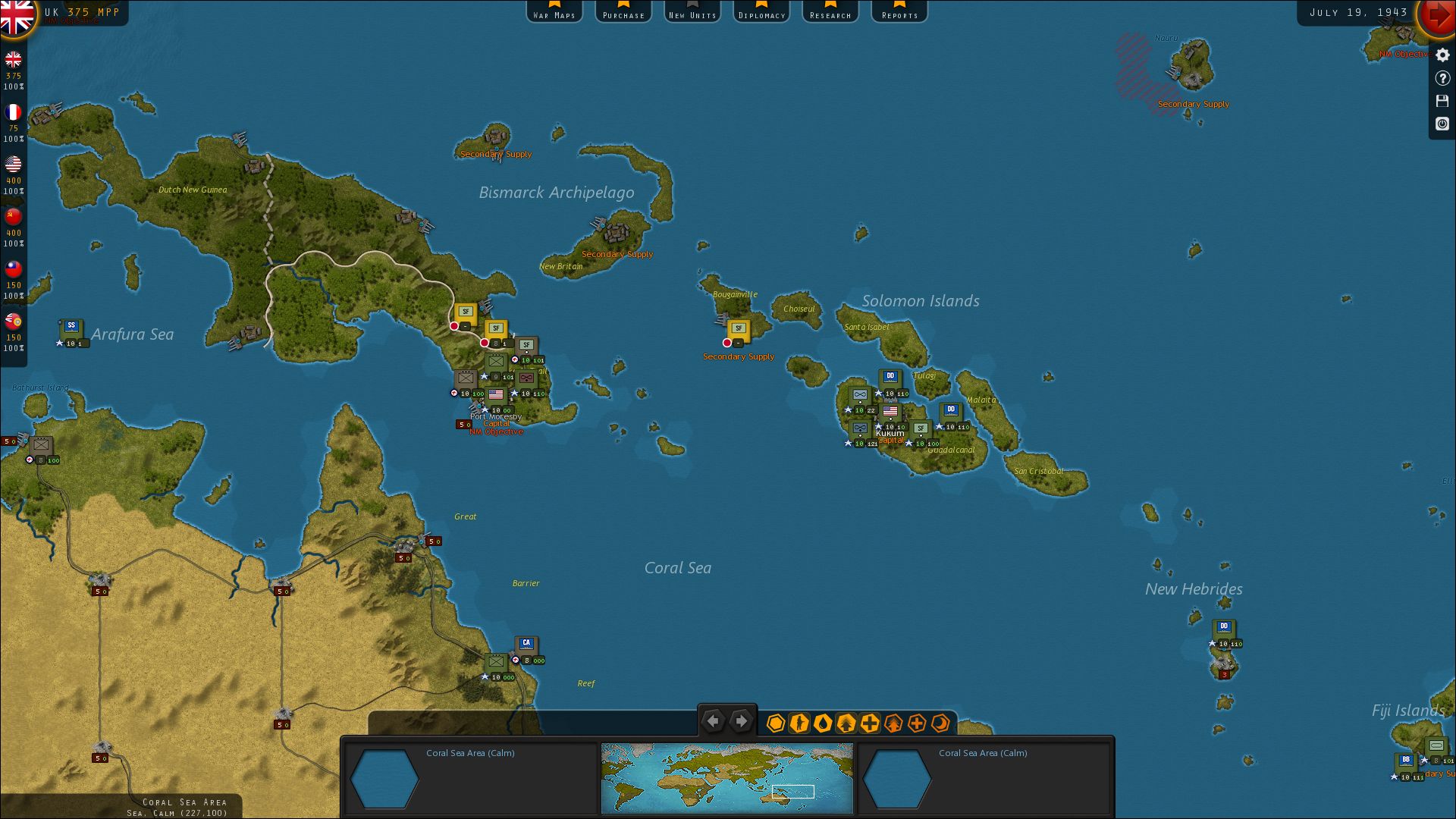Screen dimensions: 1456x819
Task: Click the Purchase button
Action: 623,11
